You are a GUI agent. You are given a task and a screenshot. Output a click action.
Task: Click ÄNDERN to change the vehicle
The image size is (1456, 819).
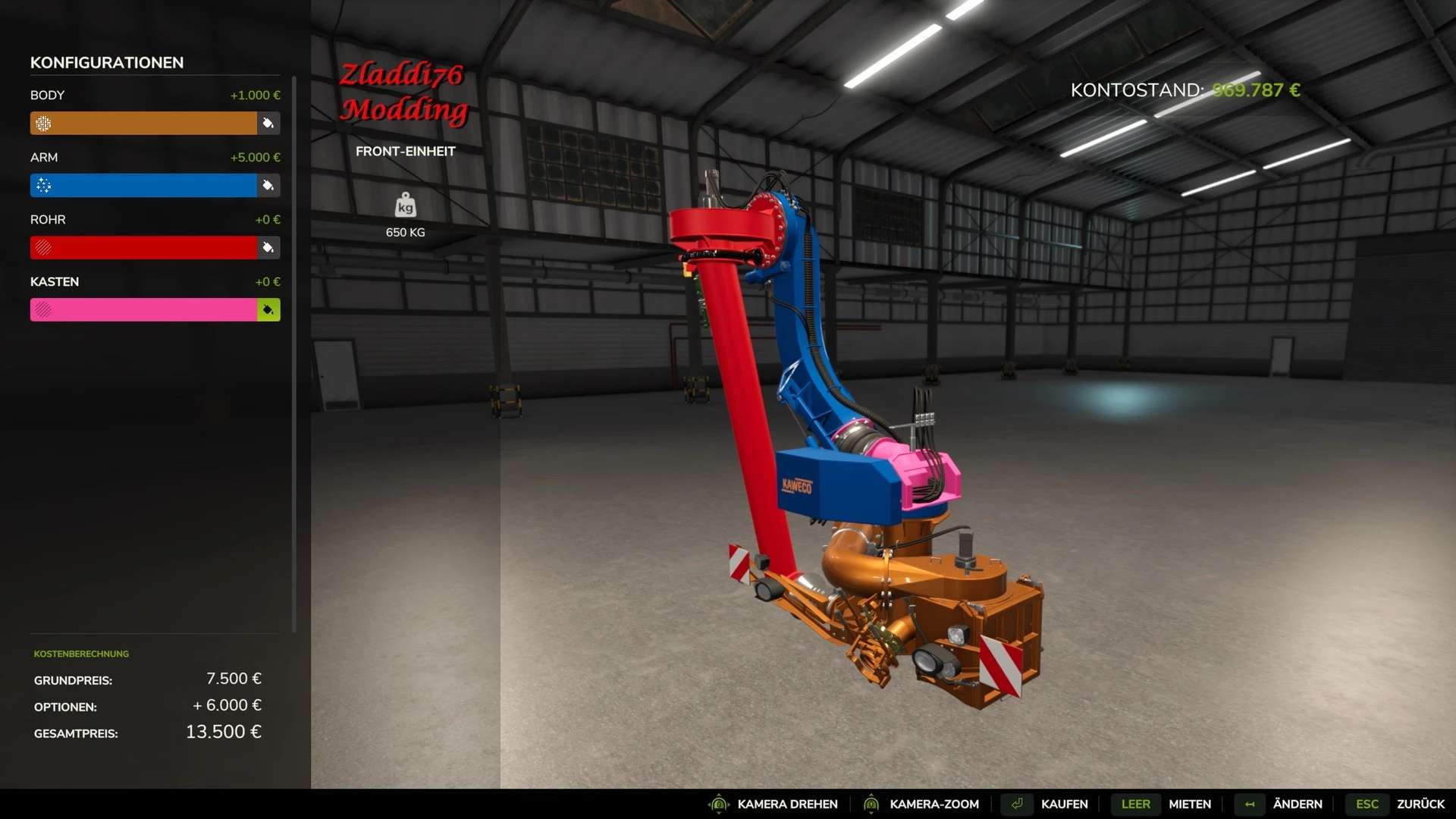point(1298,804)
